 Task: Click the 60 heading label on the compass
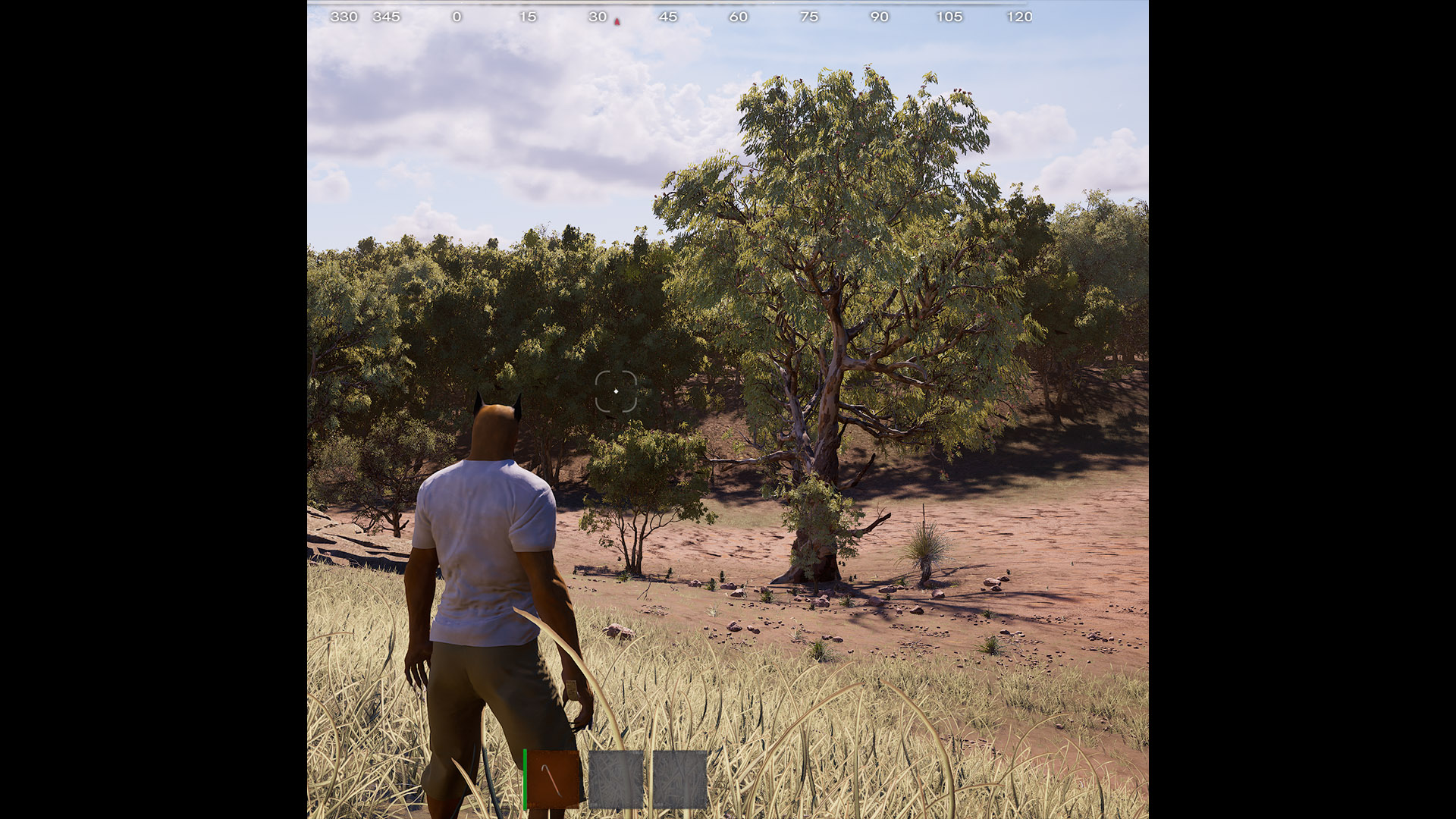pos(739,16)
